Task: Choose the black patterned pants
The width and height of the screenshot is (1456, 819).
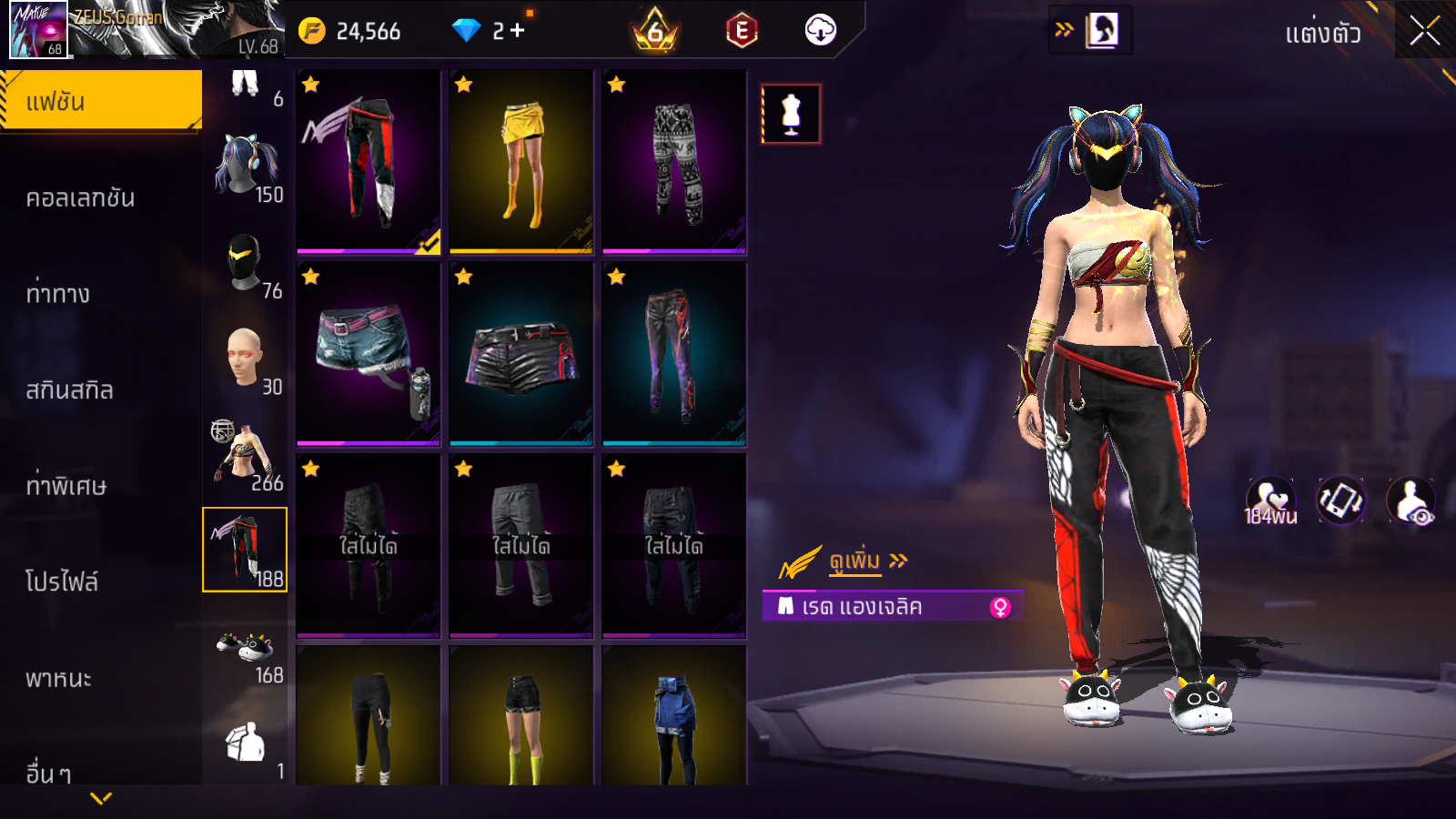Action: point(674,162)
